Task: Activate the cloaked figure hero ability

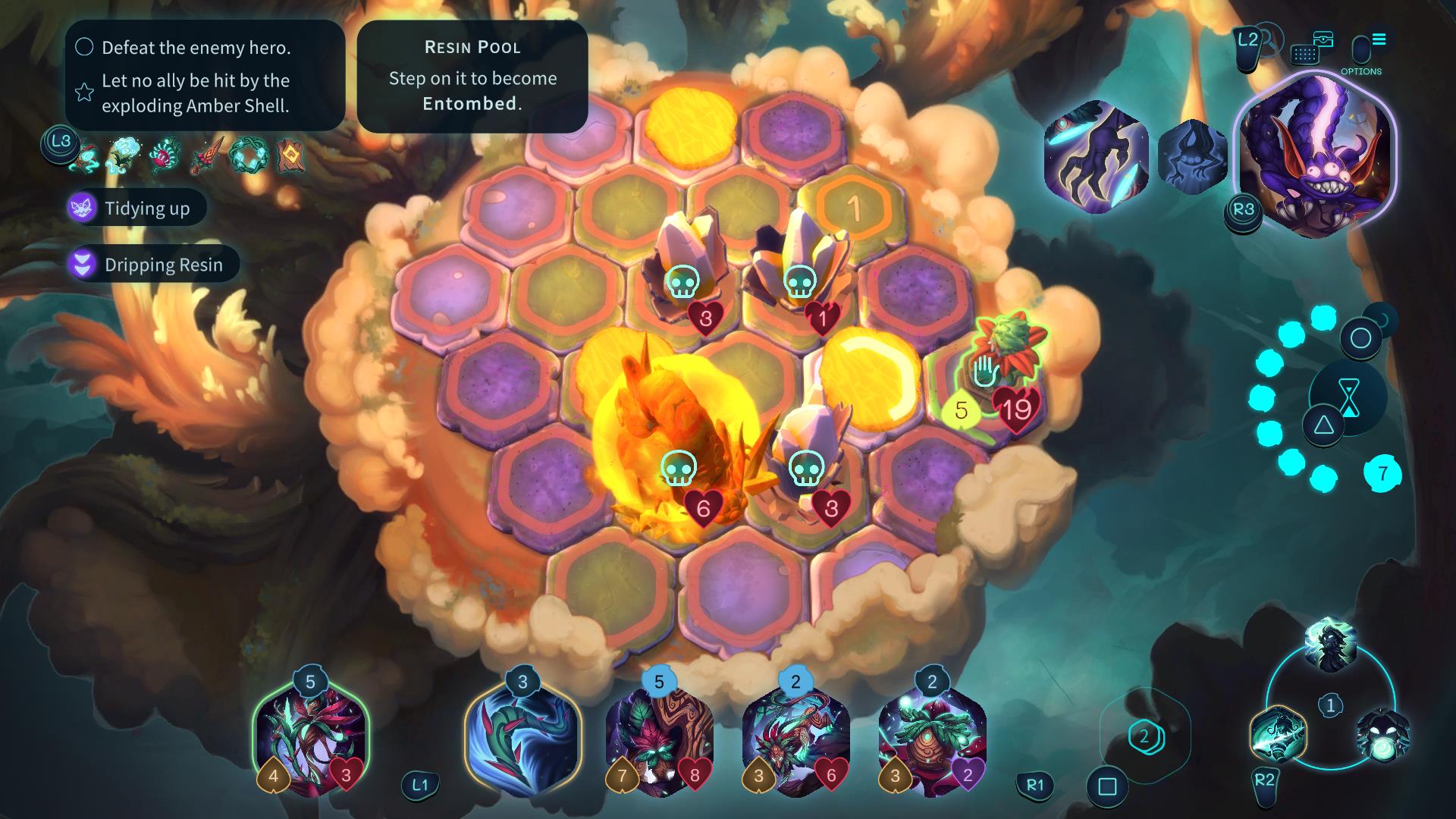Action: click(x=1331, y=645)
